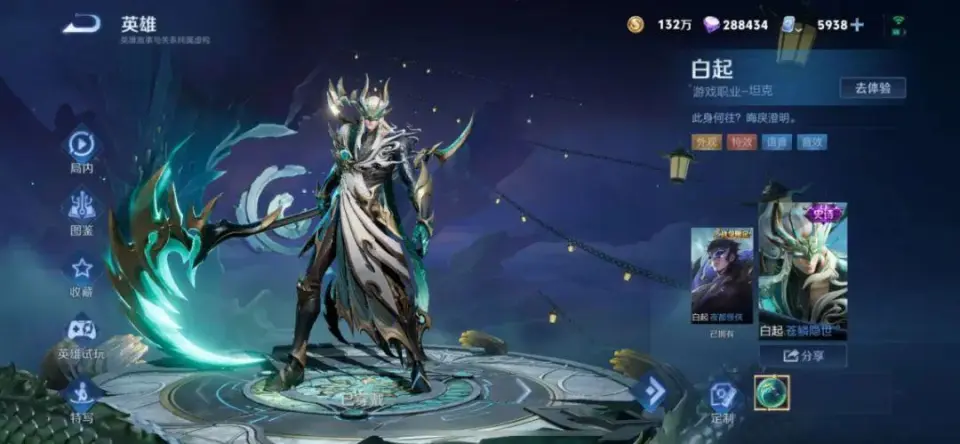Select the 特效 effects tag
Viewport: 960px width, 444px height.
[741, 142]
